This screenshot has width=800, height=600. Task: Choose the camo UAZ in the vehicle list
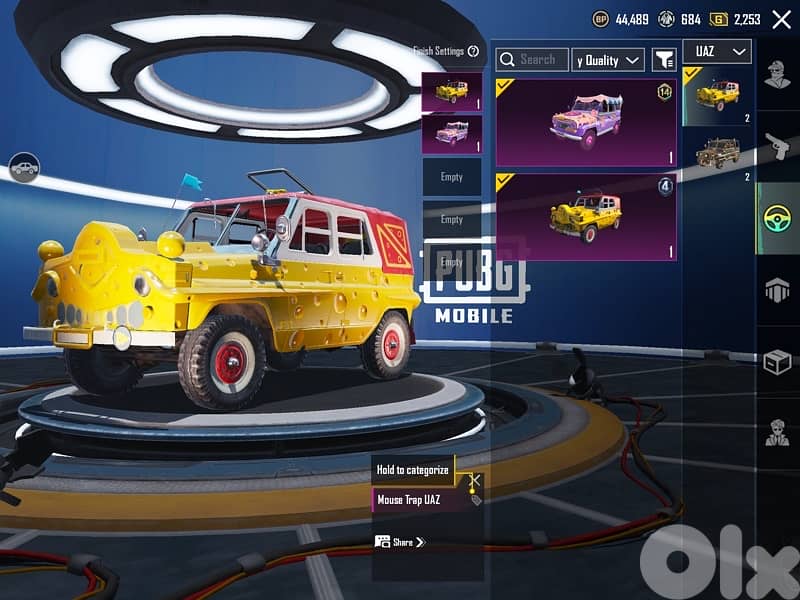pos(718,153)
